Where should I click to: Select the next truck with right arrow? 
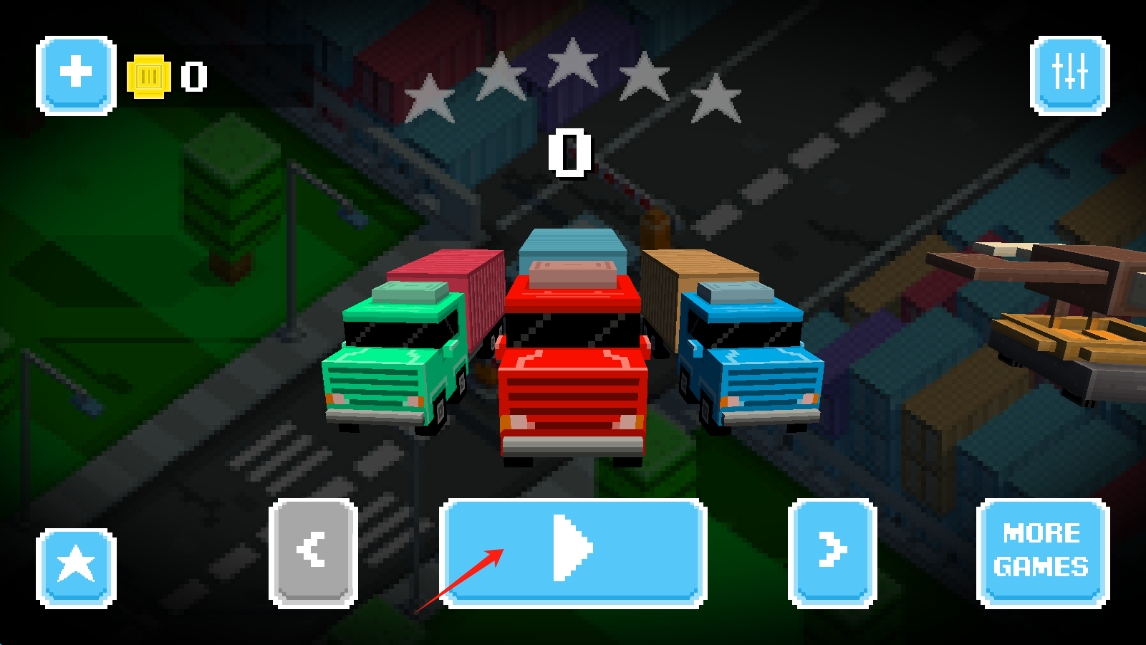click(x=832, y=551)
